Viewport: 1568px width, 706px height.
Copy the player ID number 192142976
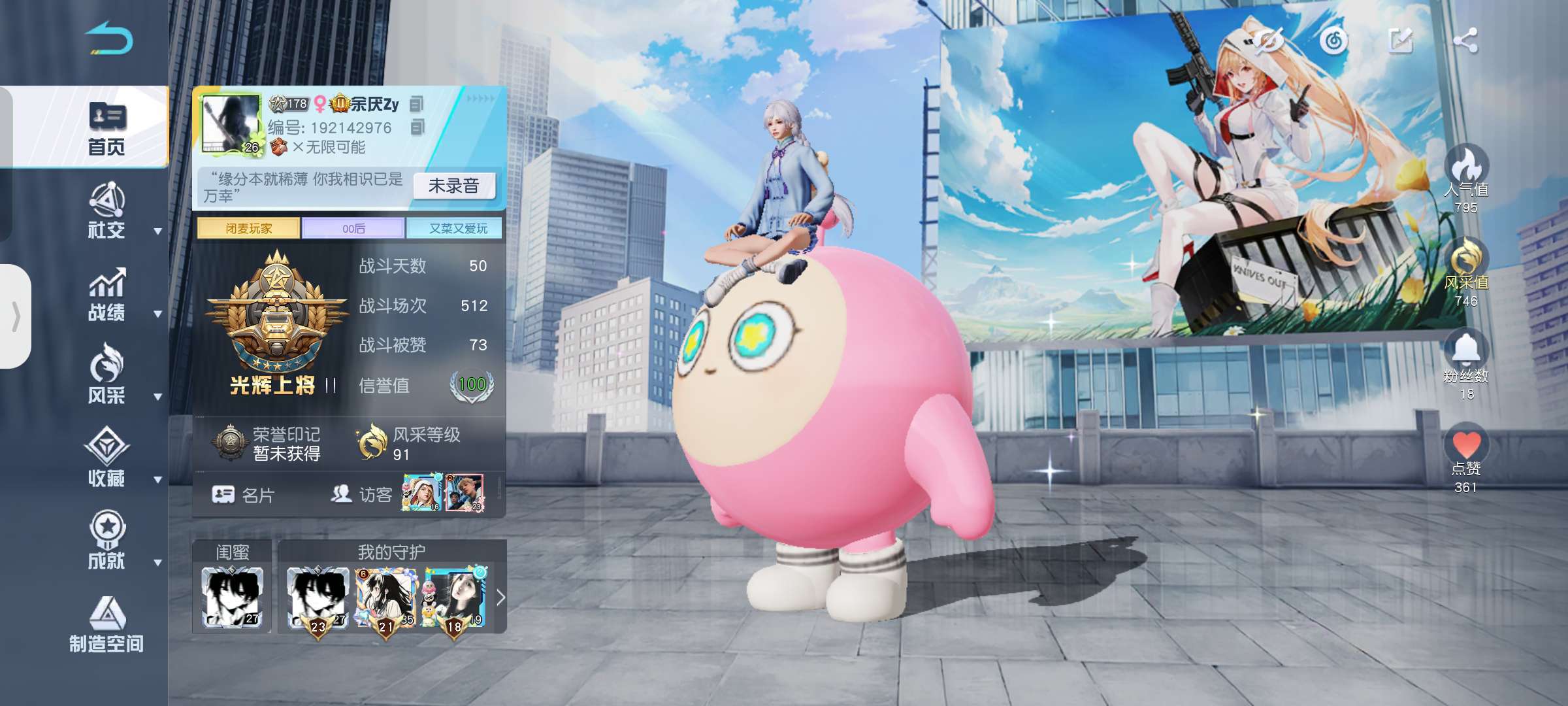click(417, 127)
